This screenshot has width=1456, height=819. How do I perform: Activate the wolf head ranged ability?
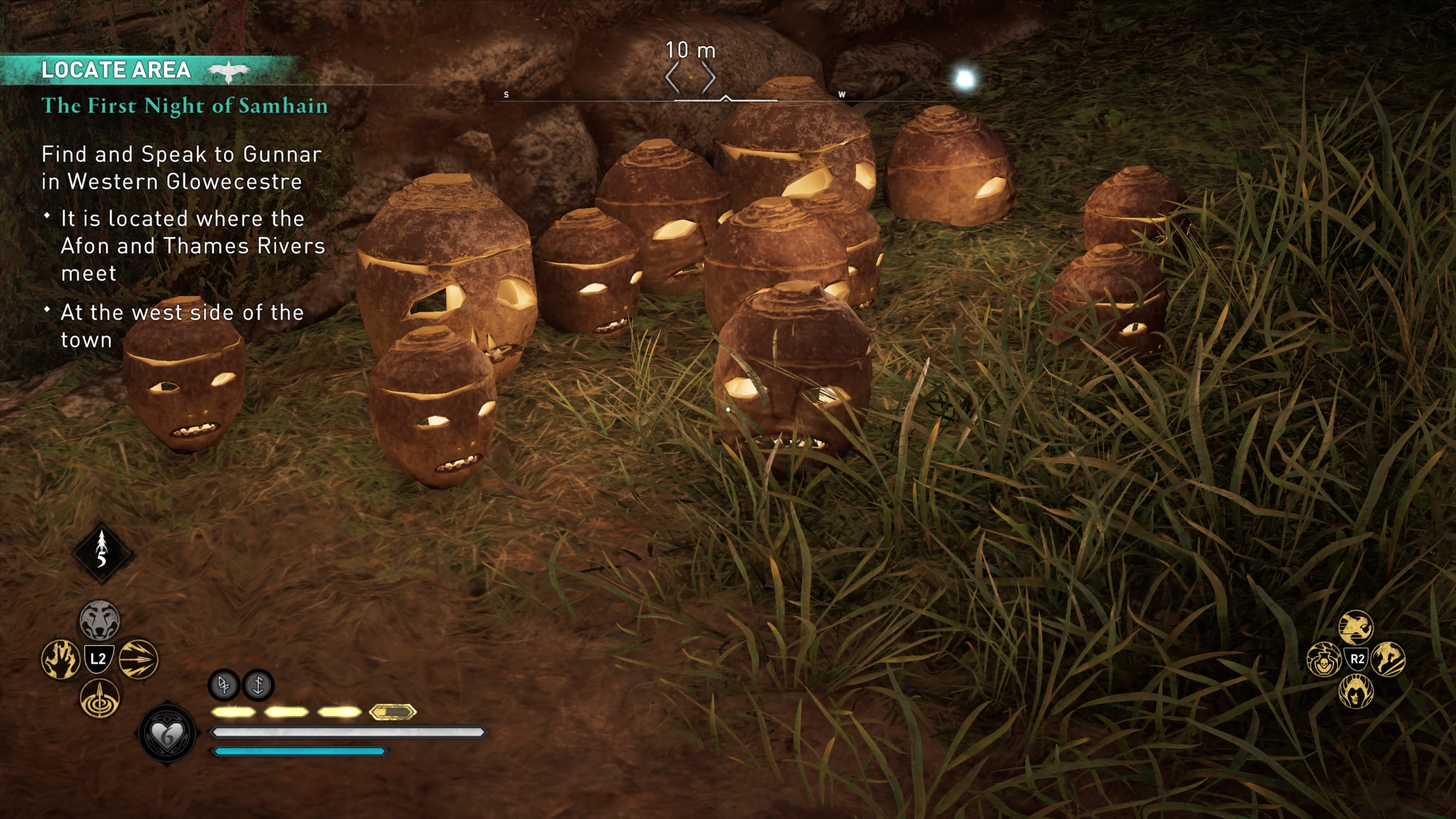[x=99, y=620]
